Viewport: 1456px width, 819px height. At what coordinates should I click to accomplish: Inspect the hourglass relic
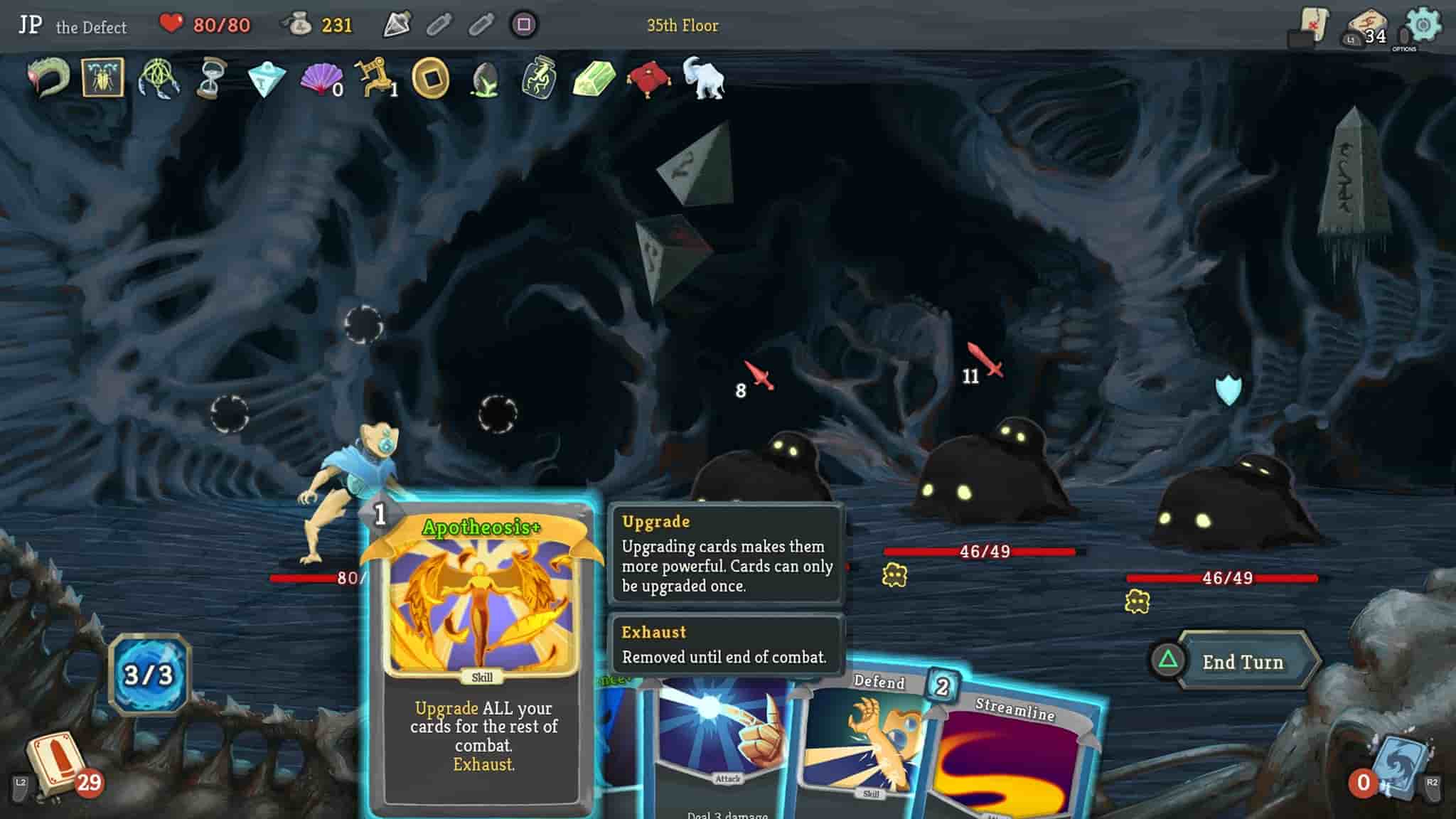coord(210,78)
